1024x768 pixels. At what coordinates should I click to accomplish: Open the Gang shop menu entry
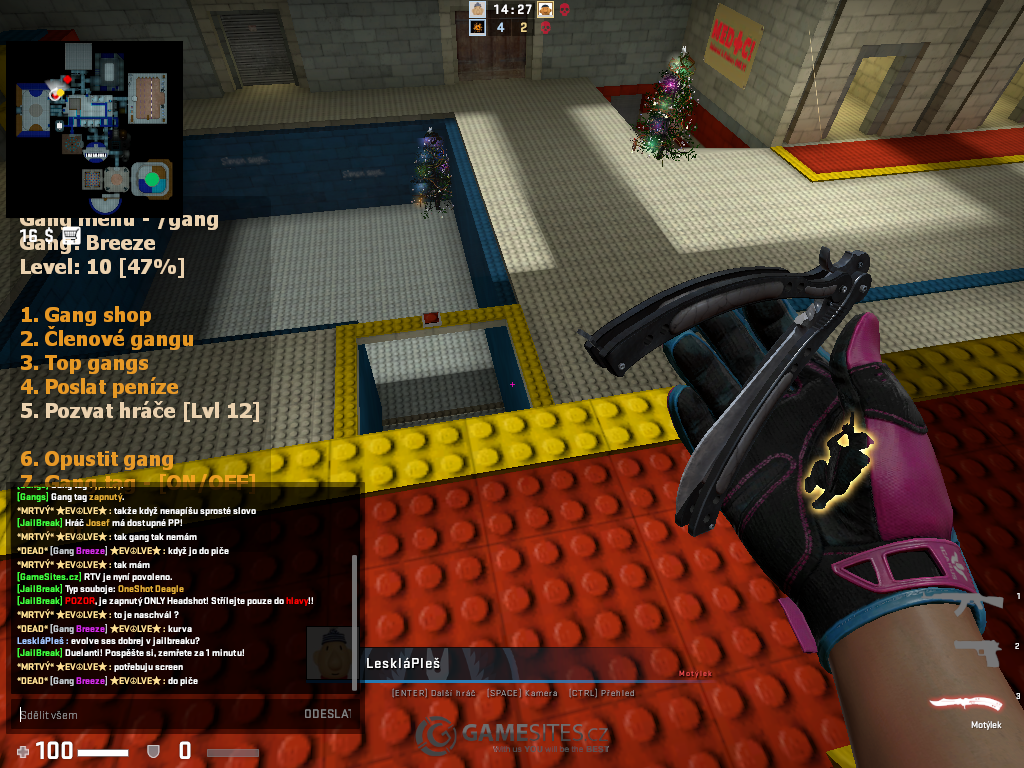tap(86, 315)
